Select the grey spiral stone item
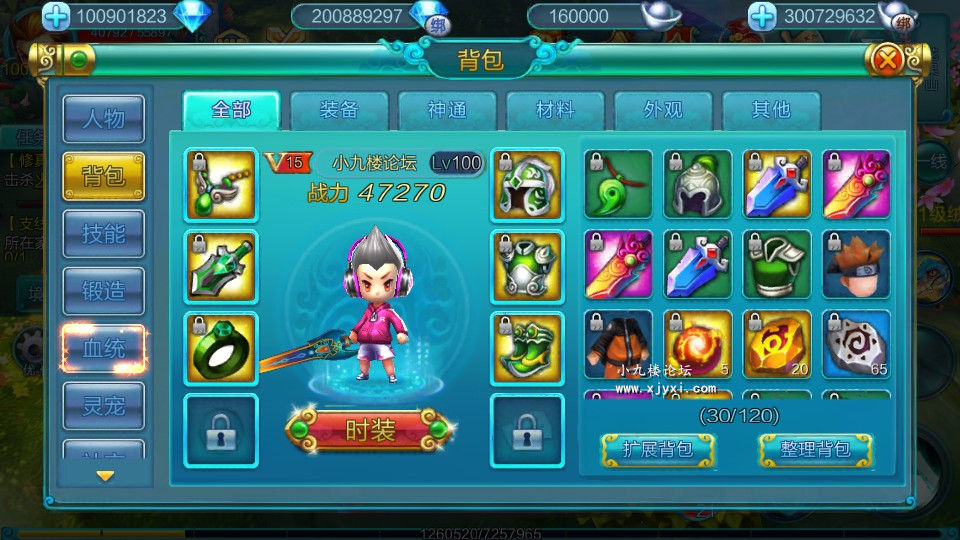Image resolution: width=960 pixels, height=540 pixels. 855,344
